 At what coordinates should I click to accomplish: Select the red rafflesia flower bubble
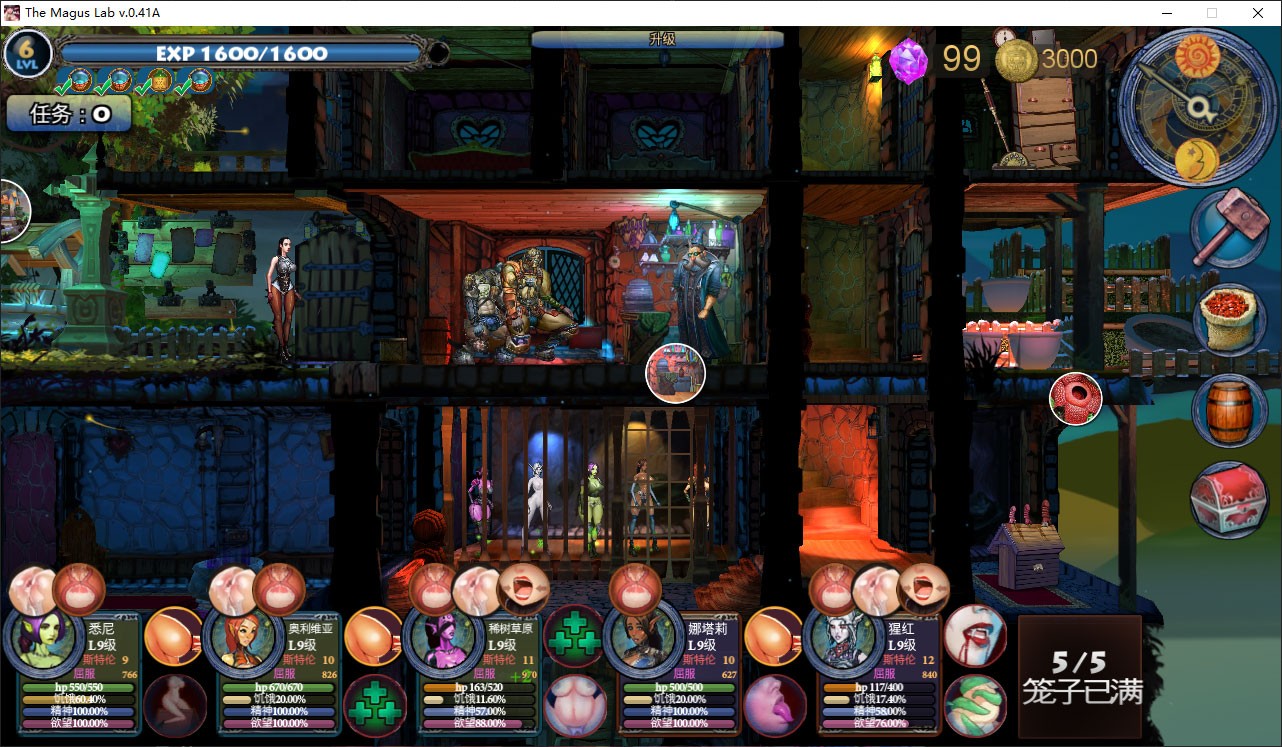click(x=1075, y=398)
